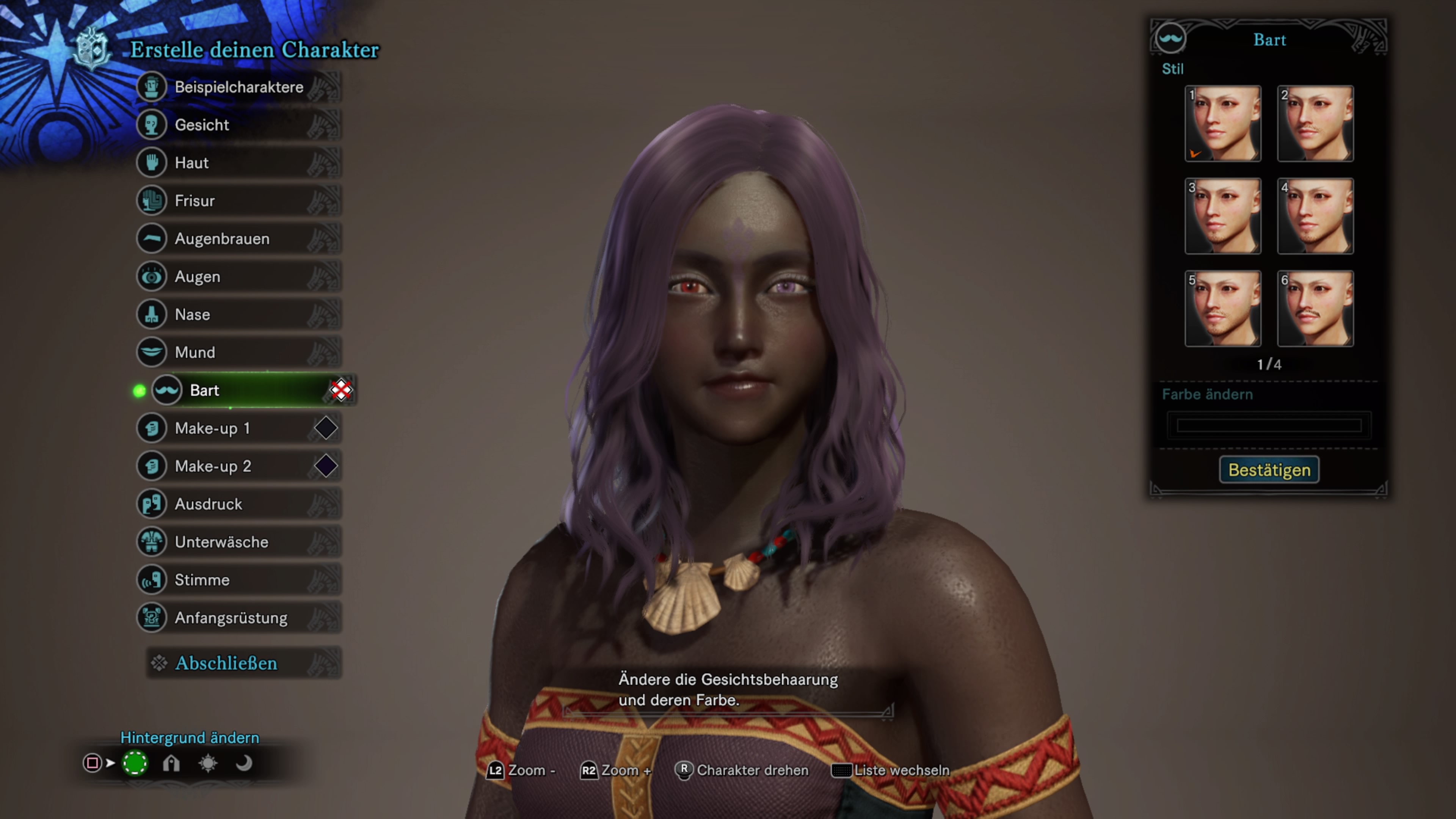
Task: Switch background lighting with the sun icon
Action: pyautogui.click(x=207, y=763)
